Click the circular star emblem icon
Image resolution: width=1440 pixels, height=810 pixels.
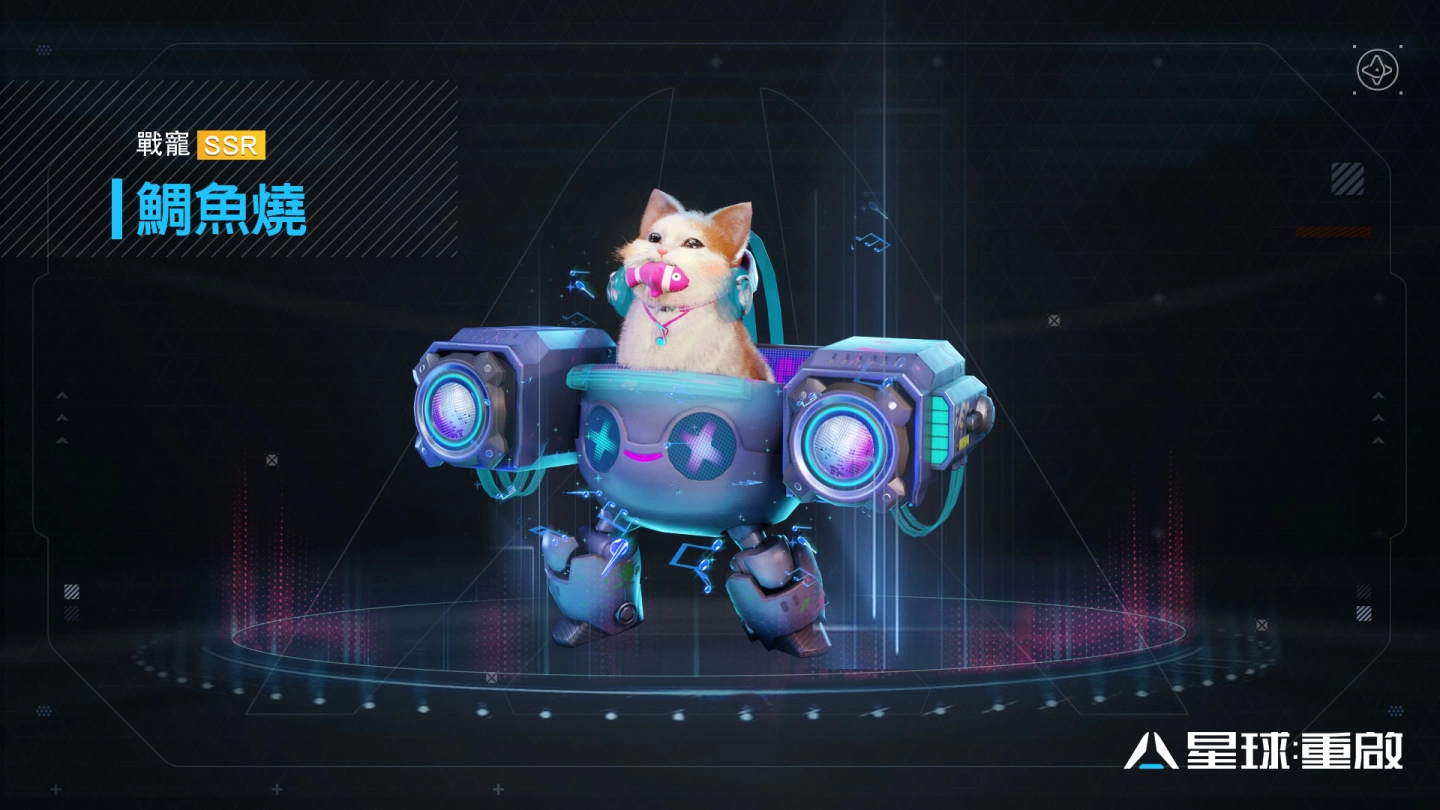point(1377,70)
